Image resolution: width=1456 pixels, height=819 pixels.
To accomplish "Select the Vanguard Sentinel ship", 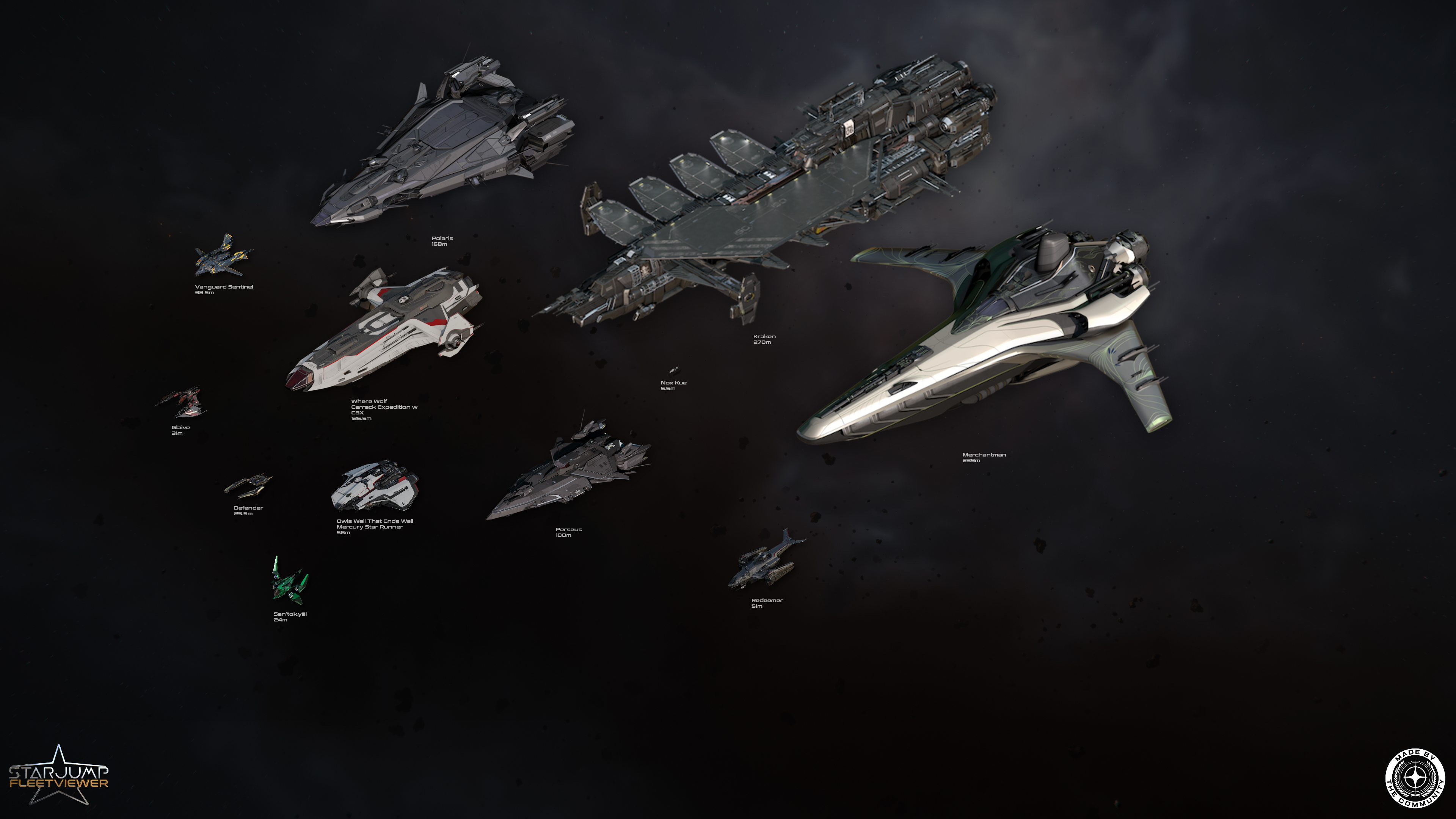I will pos(223,257).
